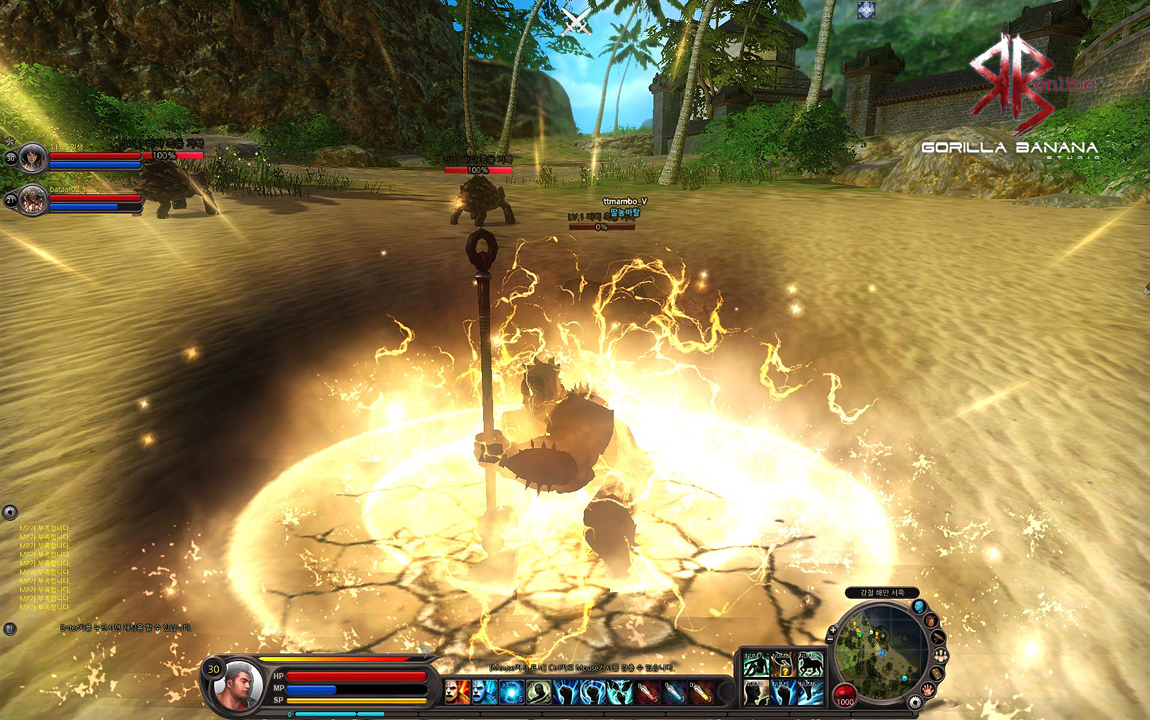Open the question mark box skill
This screenshot has height=720, width=1150.
782,663
